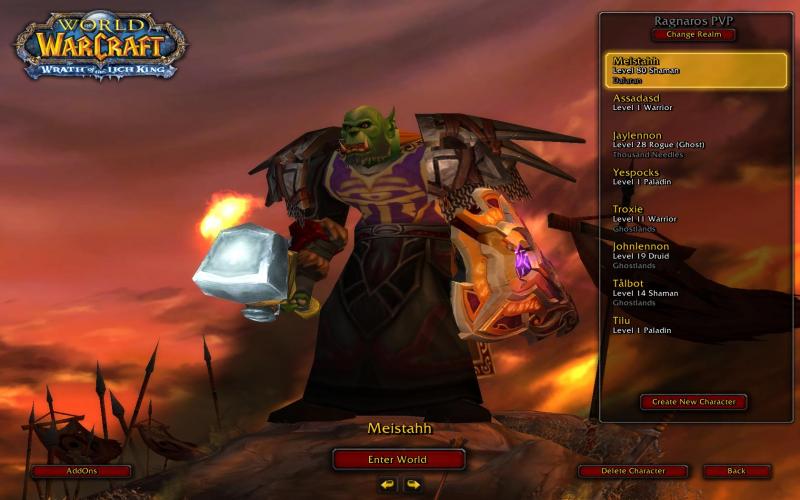The height and width of the screenshot is (500, 800).
Task: Choose the character Assadasd
Action: pyautogui.click(x=695, y=102)
